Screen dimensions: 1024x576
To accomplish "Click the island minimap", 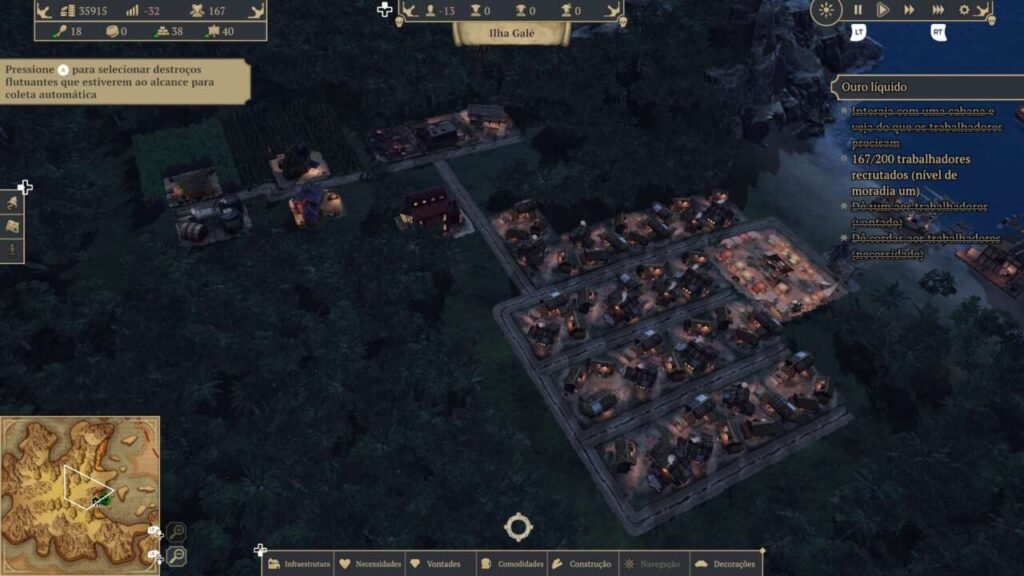I will coord(80,491).
